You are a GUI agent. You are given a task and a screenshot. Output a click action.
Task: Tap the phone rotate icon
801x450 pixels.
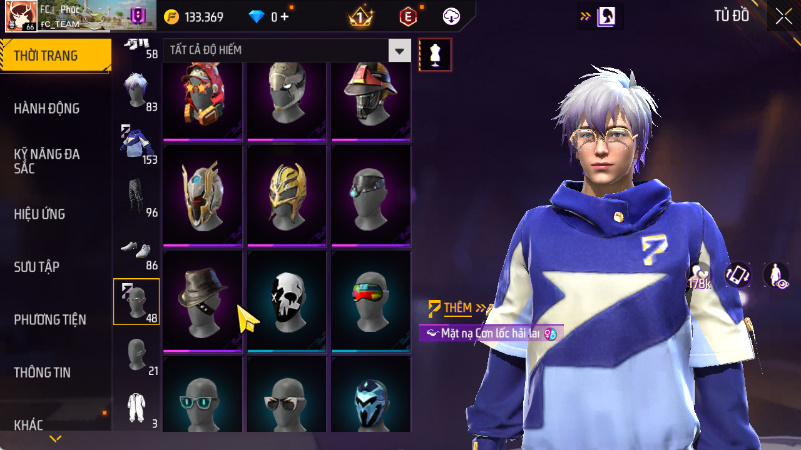pyautogui.click(x=737, y=275)
